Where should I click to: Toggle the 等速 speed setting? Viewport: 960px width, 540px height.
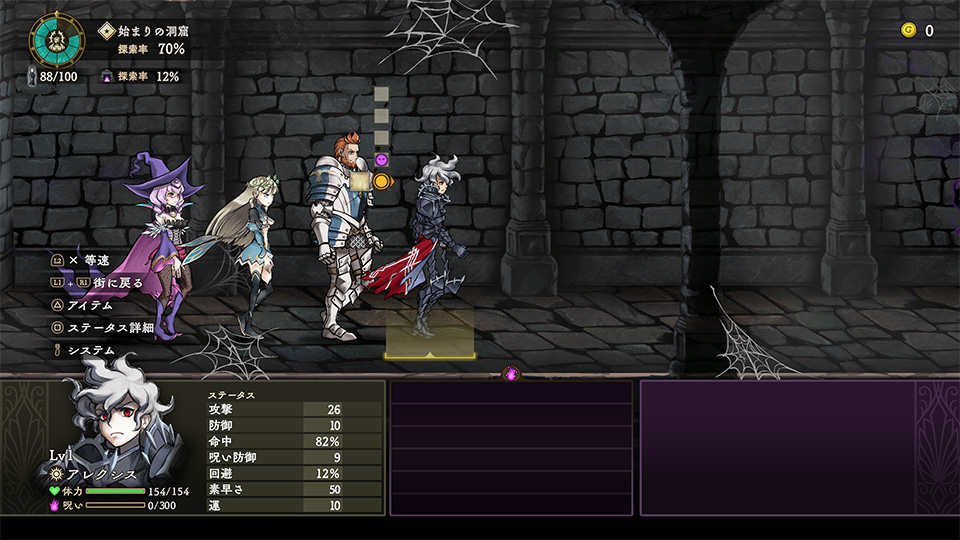click(x=87, y=260)
